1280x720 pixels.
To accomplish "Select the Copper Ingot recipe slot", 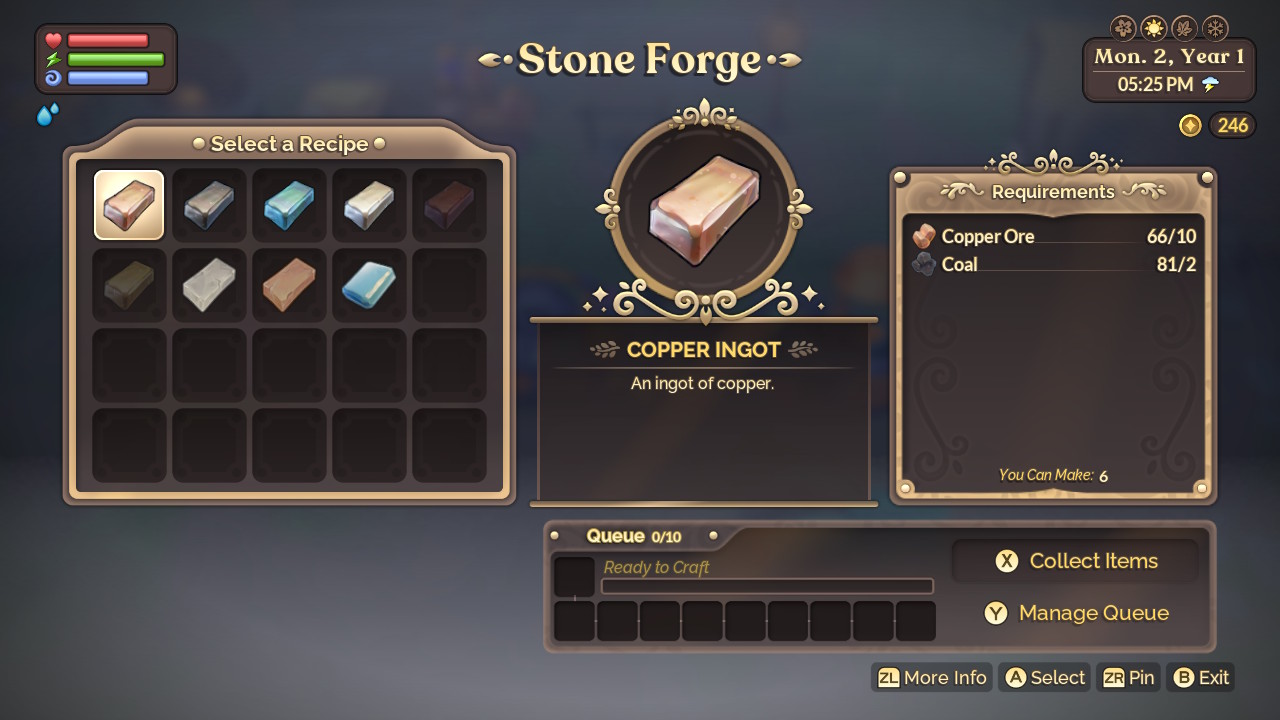I will (128, 204).
